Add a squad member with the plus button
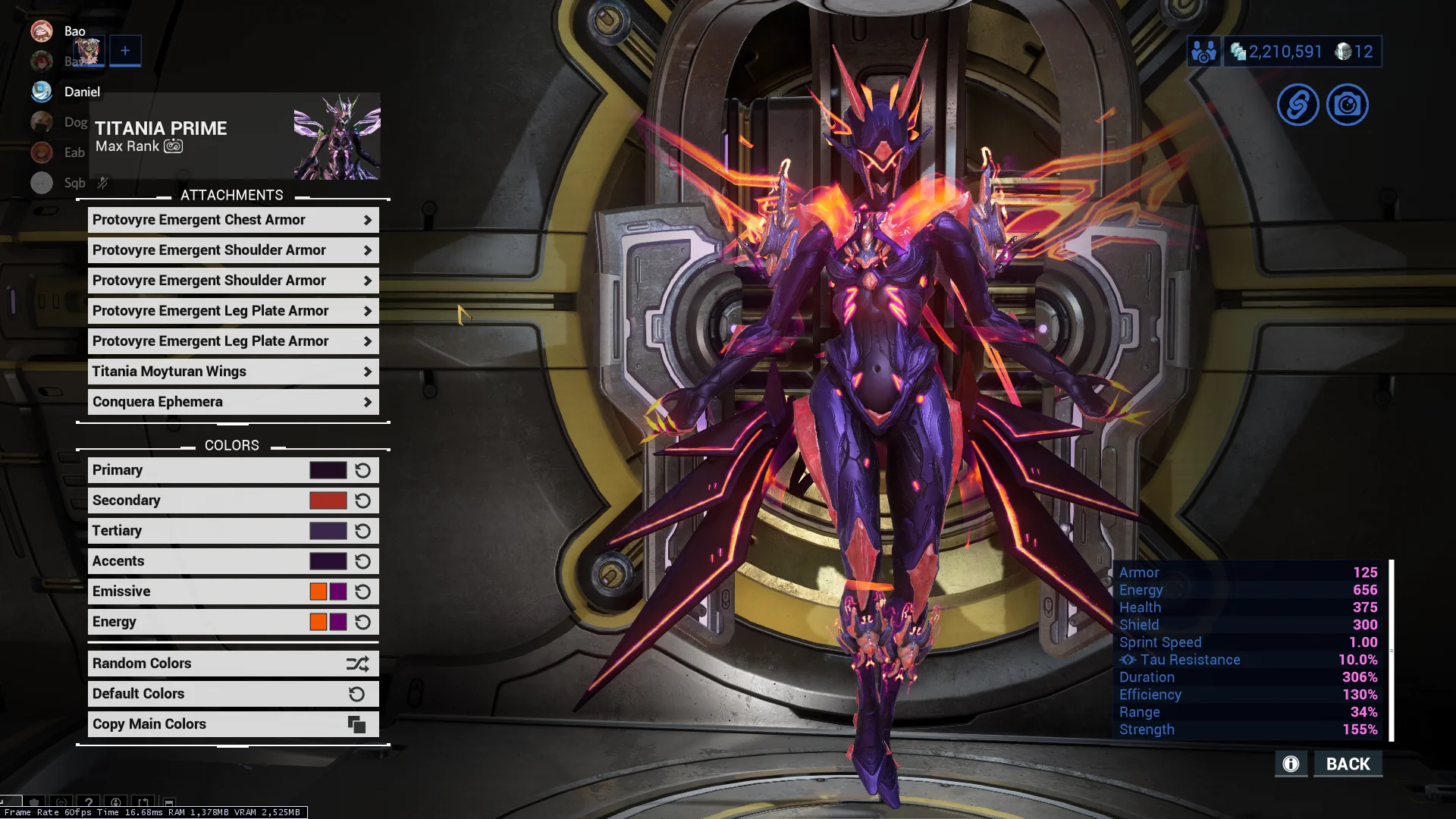 [125, 51]
